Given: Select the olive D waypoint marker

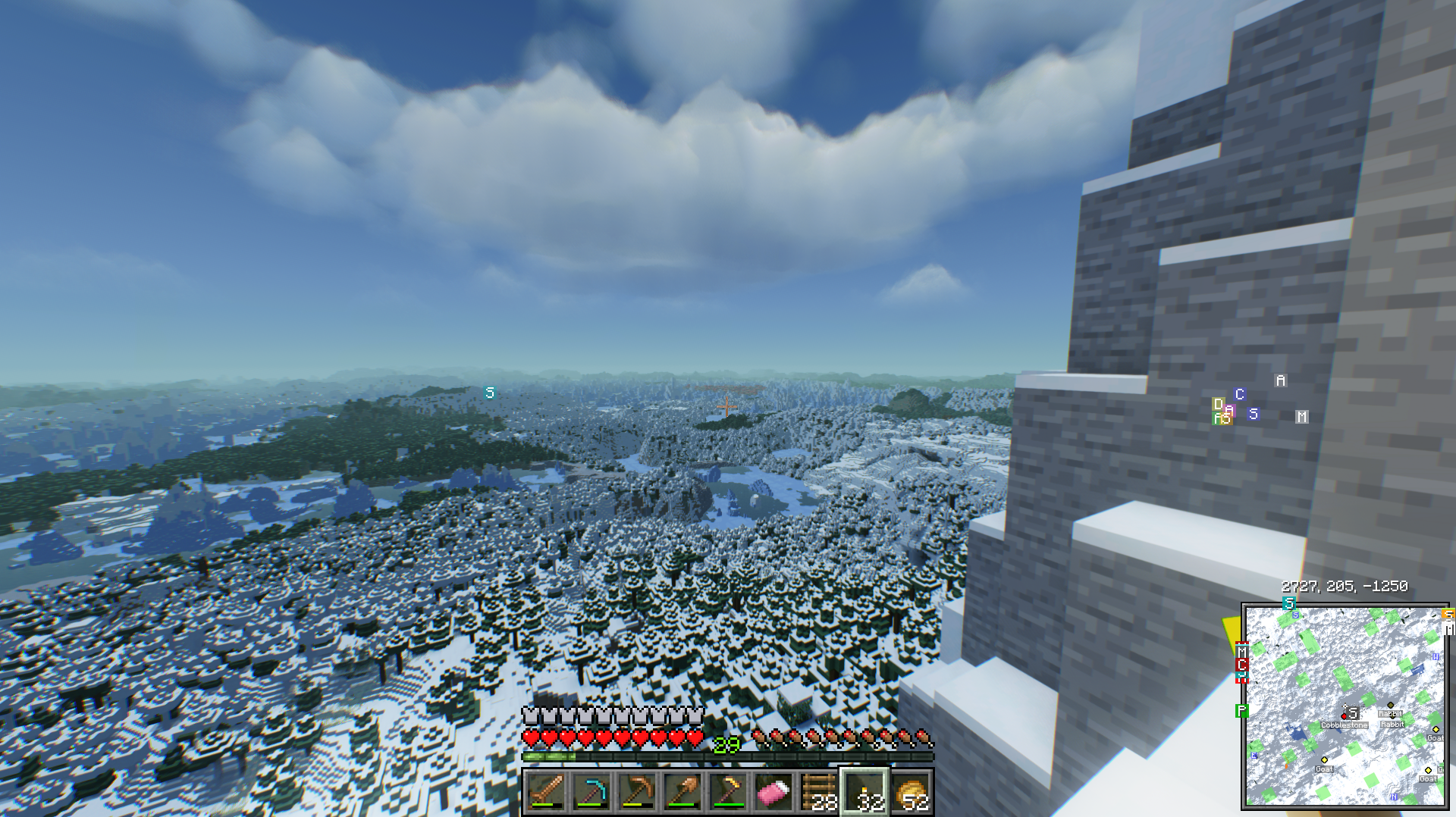Looking at the screenshot, I should pyautogui.click(x=1218, y=404).
